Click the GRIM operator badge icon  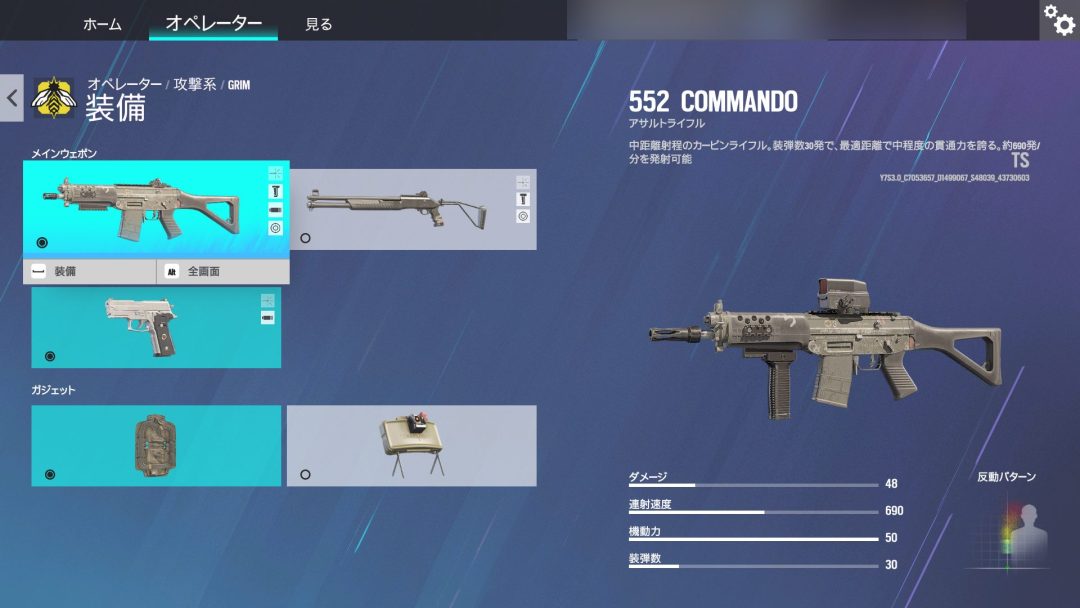pos(54,98)
